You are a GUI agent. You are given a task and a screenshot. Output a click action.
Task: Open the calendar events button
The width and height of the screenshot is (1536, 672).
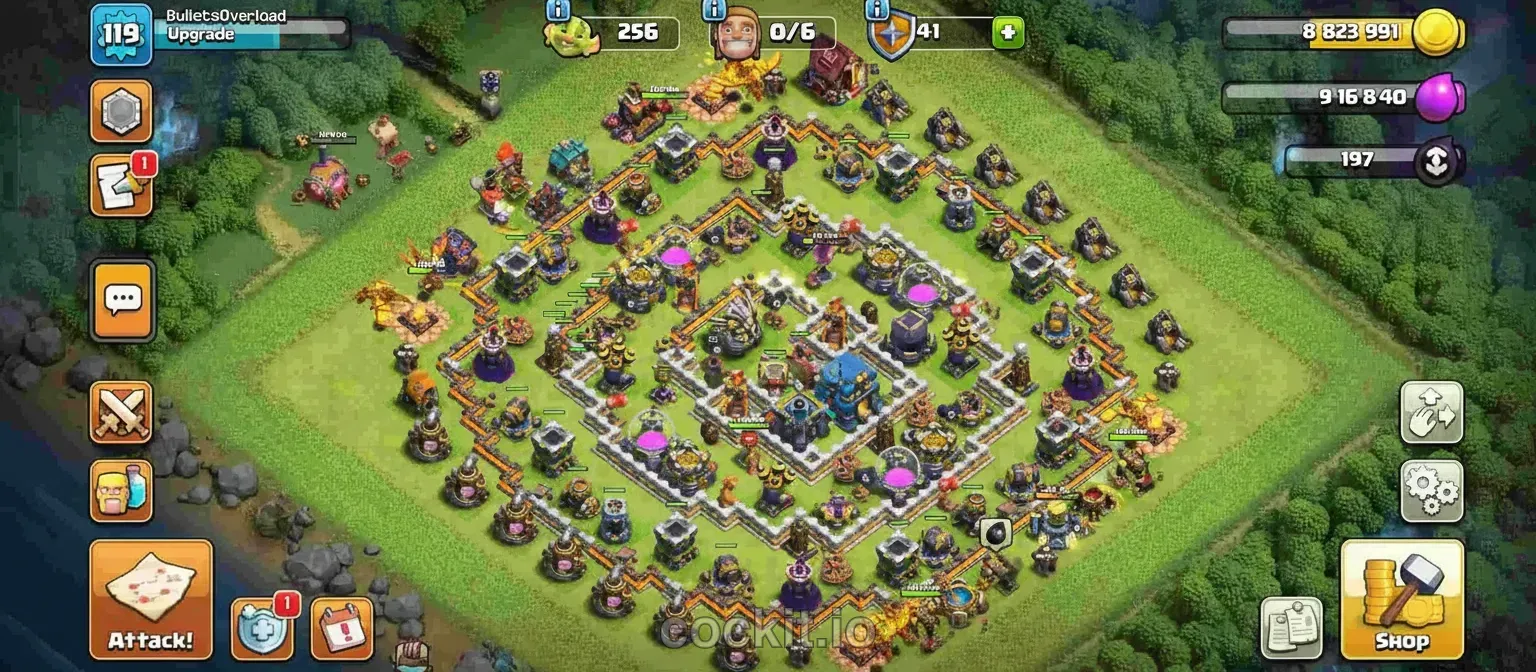[342, 628]
